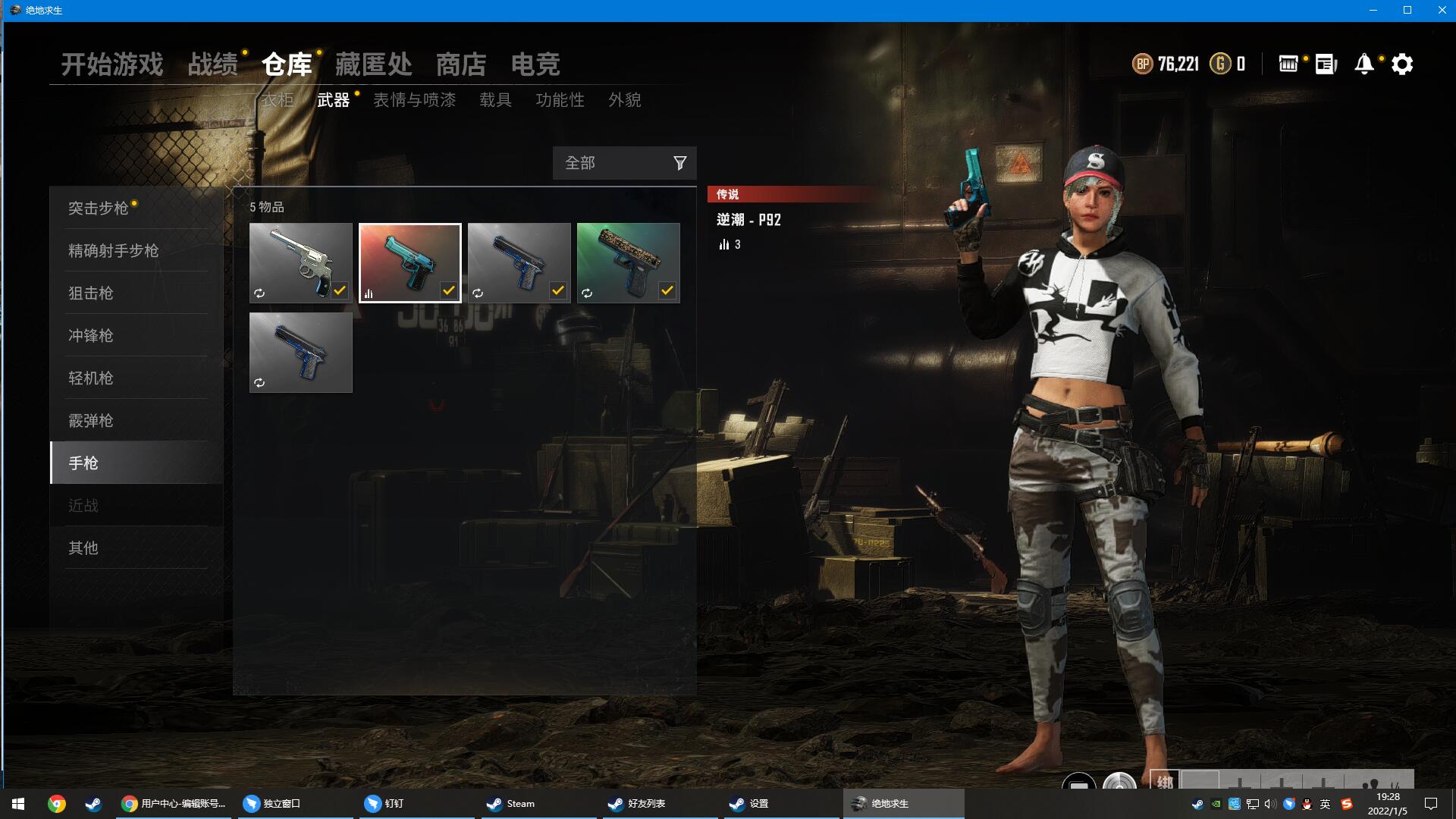Select the bottom P1911 skin thumbnail

[300, 351]
